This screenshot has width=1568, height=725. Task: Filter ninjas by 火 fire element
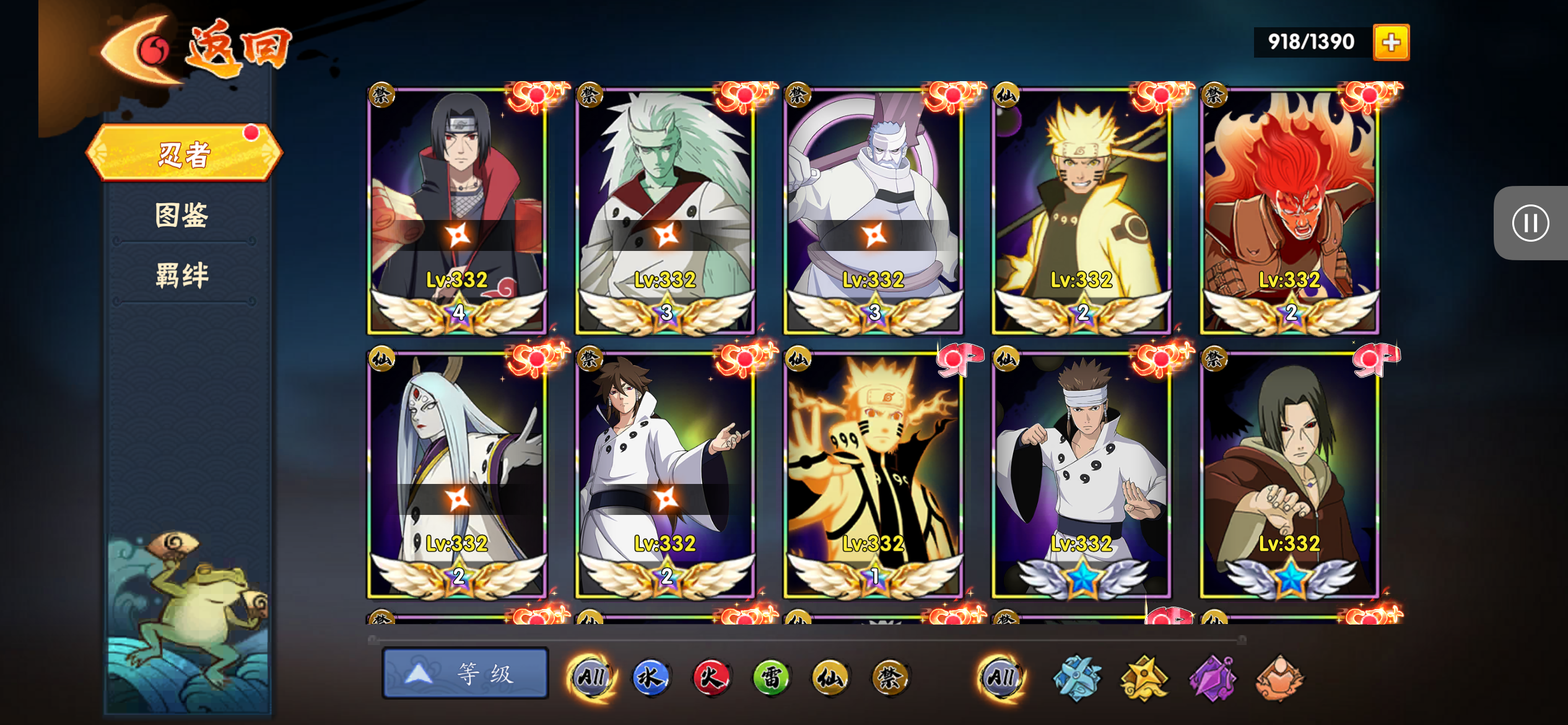pyautogui.click(x=710, y=677)
